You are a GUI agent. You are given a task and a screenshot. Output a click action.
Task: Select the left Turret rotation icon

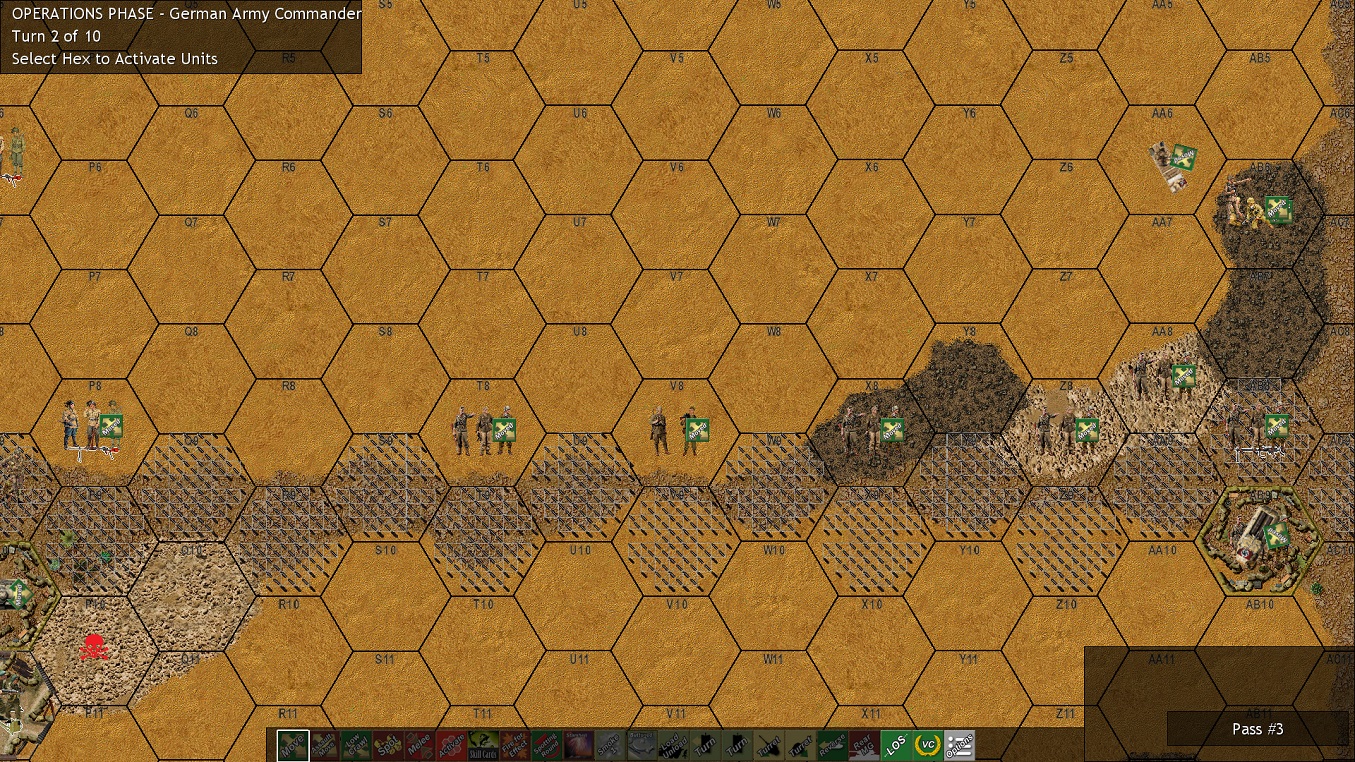pyautogui.click(x=767, y=745)
